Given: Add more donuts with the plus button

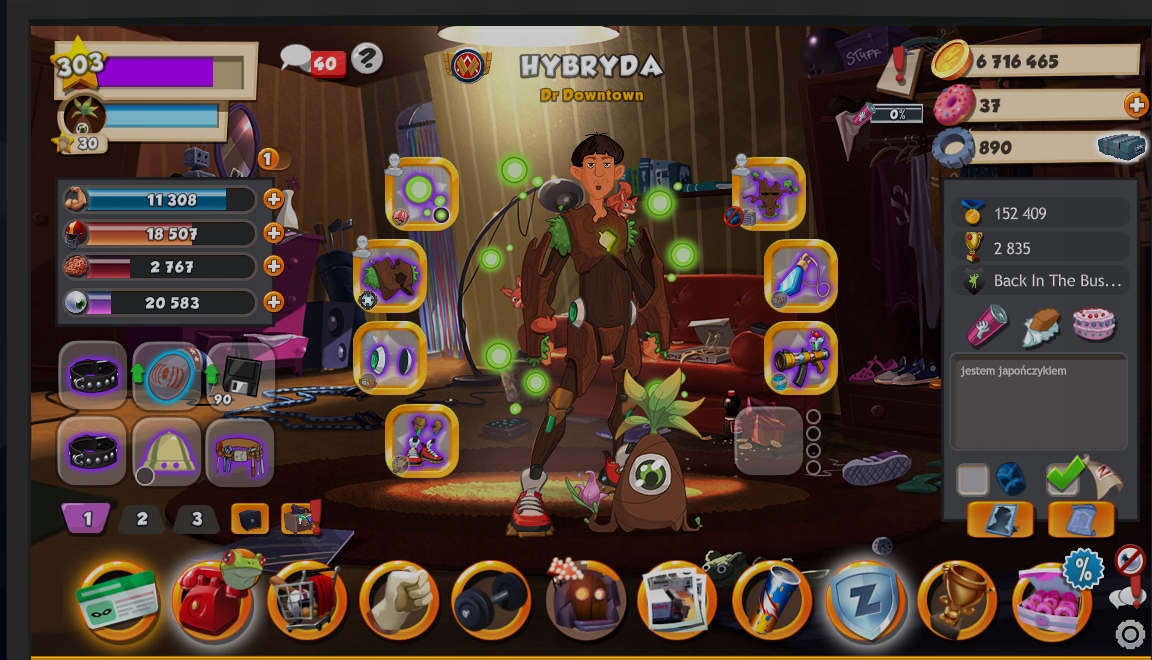Looking at the screenshot, I should (x=1136, y=104).
